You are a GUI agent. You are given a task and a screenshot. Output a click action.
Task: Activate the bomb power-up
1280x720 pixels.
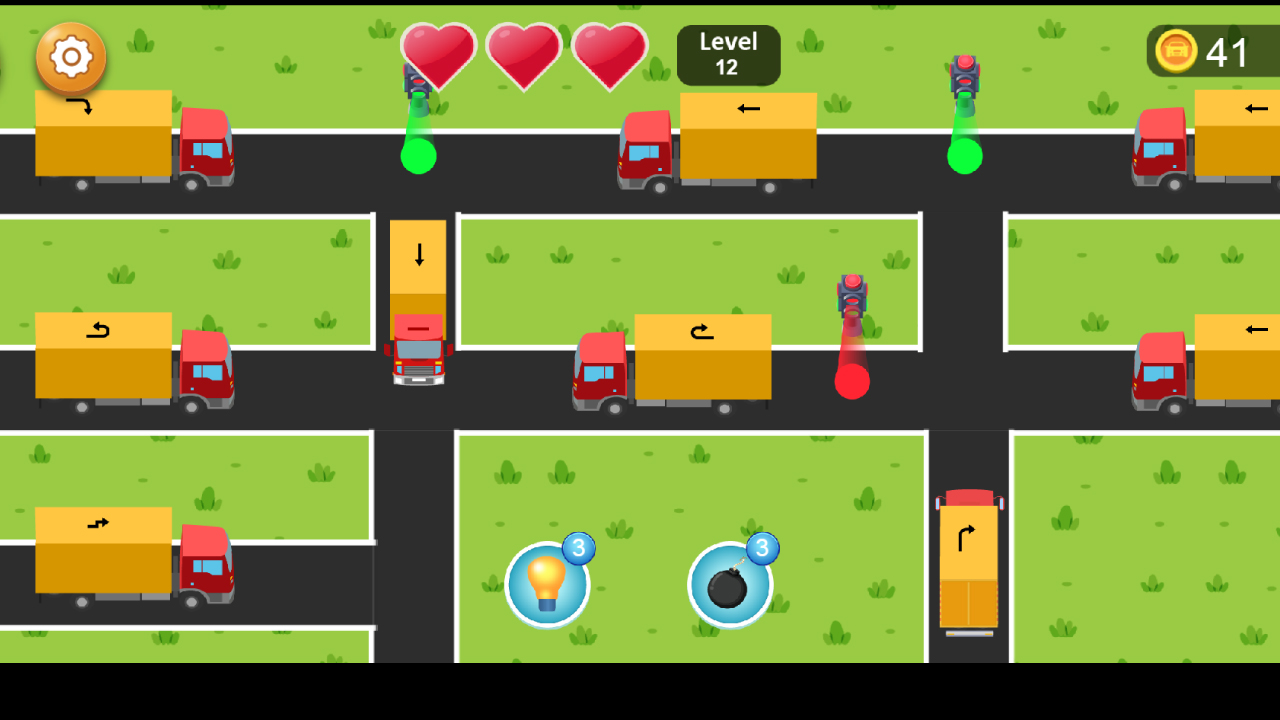(730, 583)
